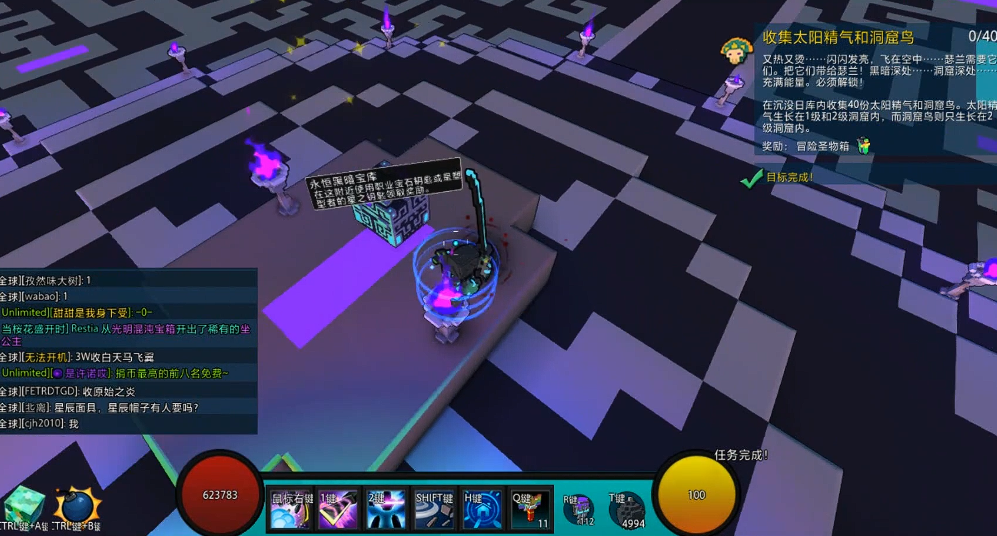This screenshot has height=536, width=997.
Task: Use the ability bound to key 1
Action: tap(338, 509)
